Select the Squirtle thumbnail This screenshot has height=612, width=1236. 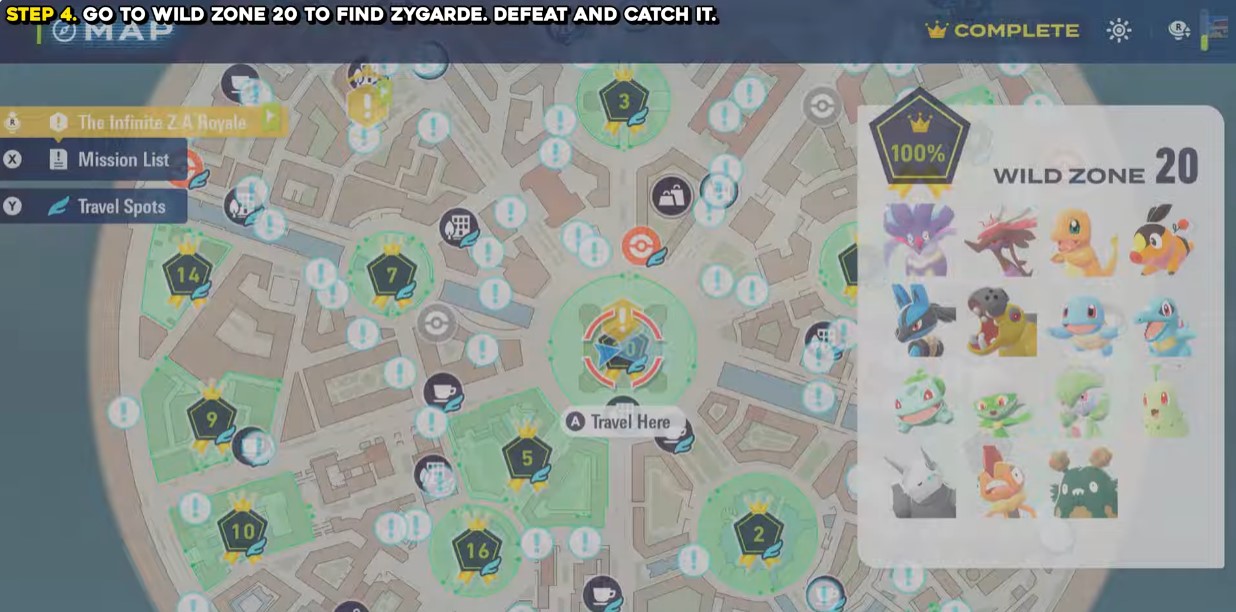[x=1083, y=324]
